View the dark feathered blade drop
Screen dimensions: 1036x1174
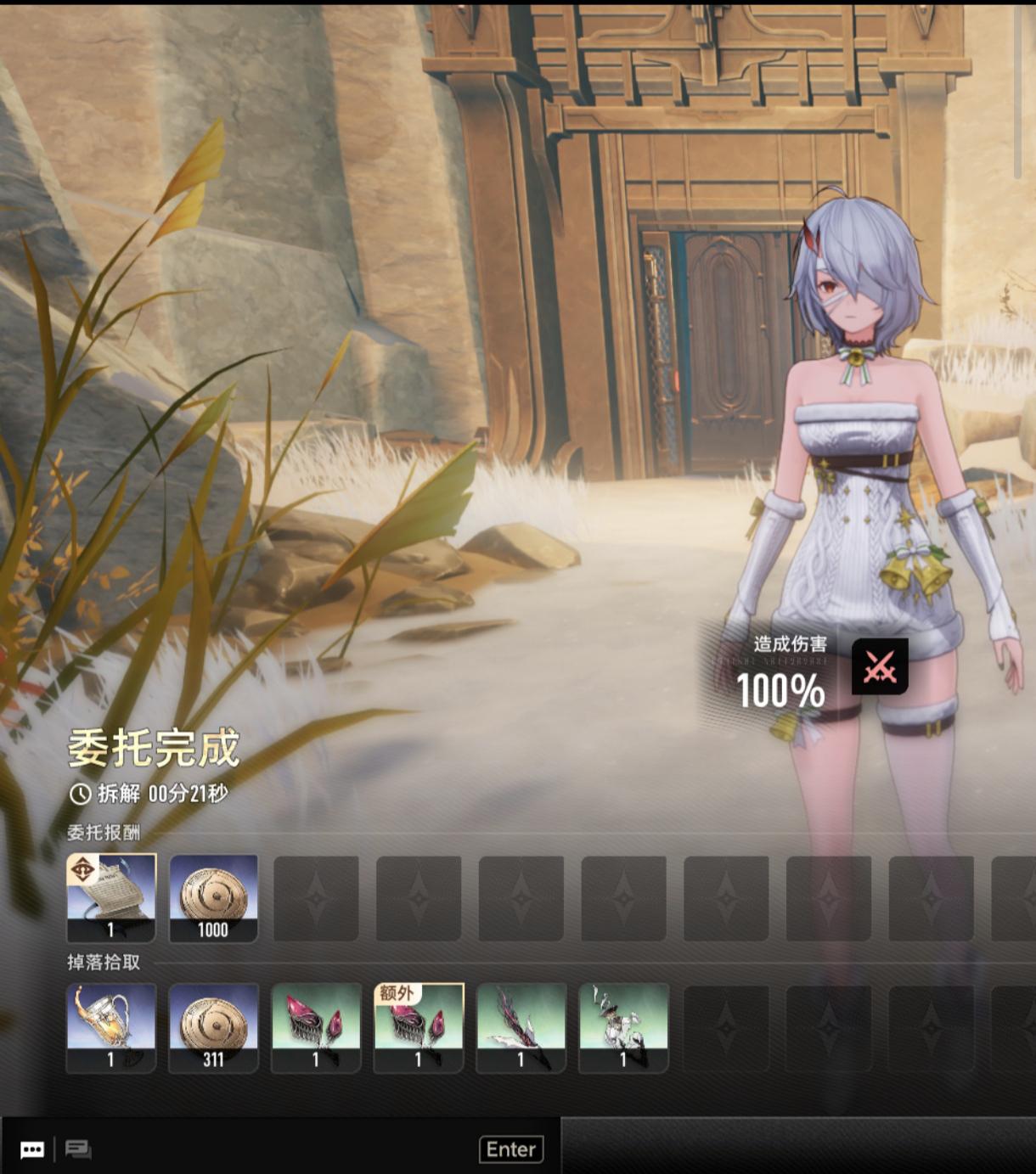coord(521,1027)
